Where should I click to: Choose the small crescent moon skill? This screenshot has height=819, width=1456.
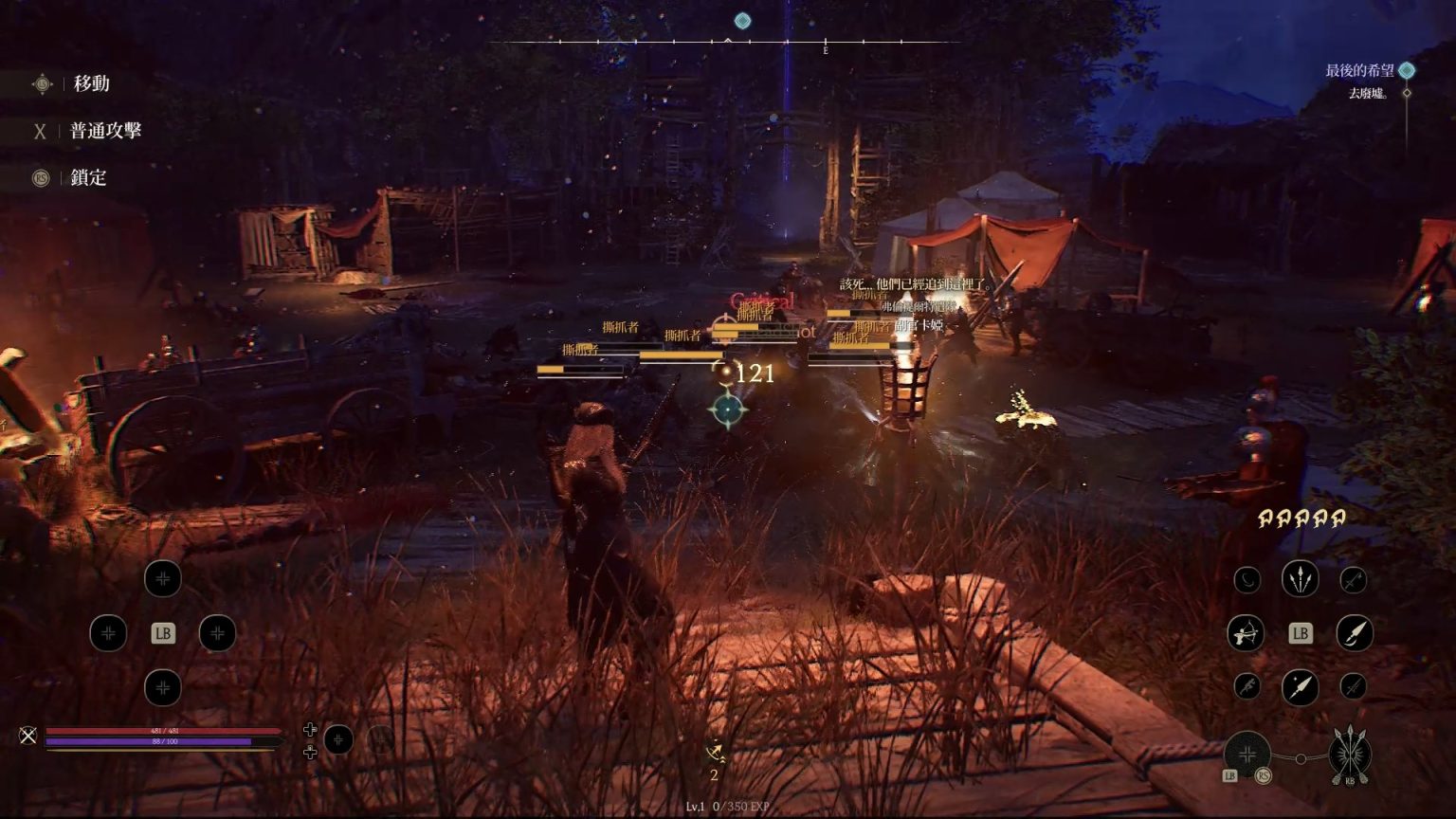click(1247, 579)
